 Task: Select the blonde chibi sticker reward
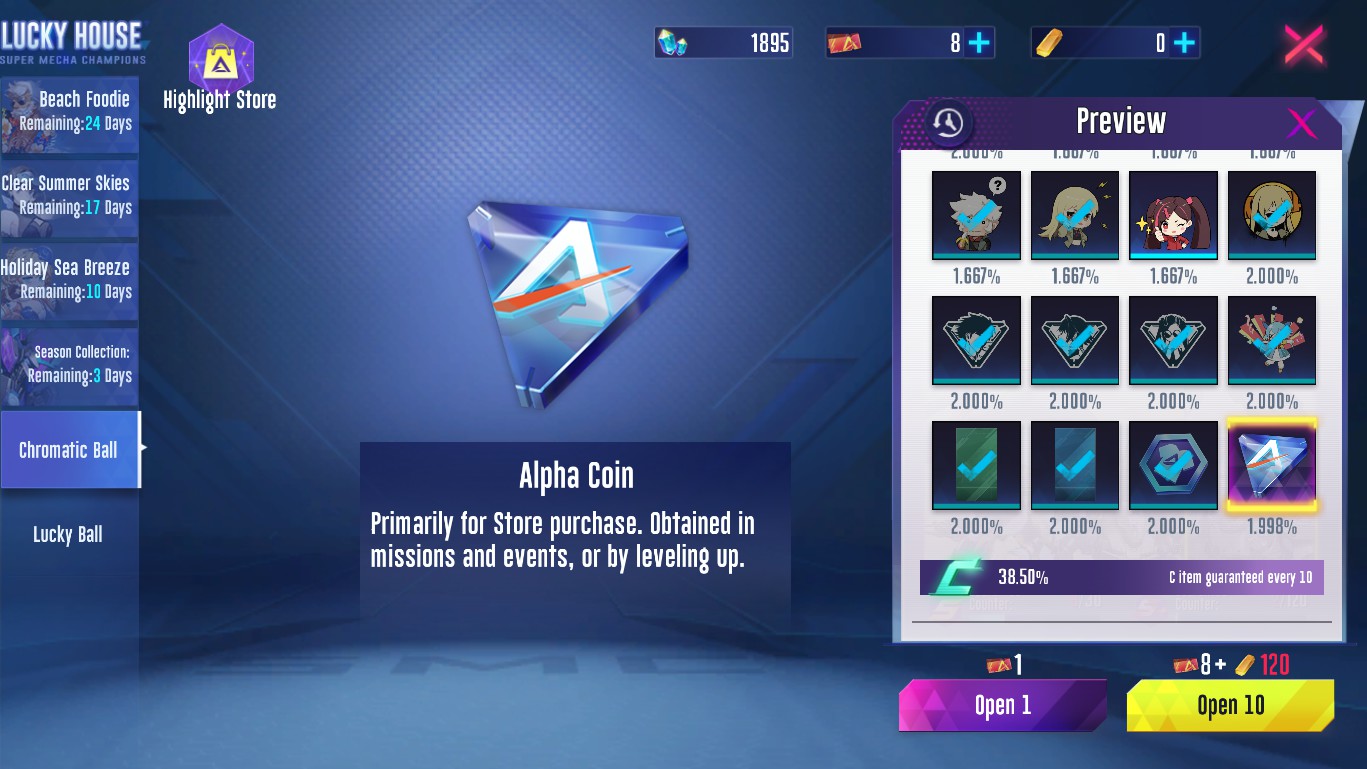click(1074, 215)
